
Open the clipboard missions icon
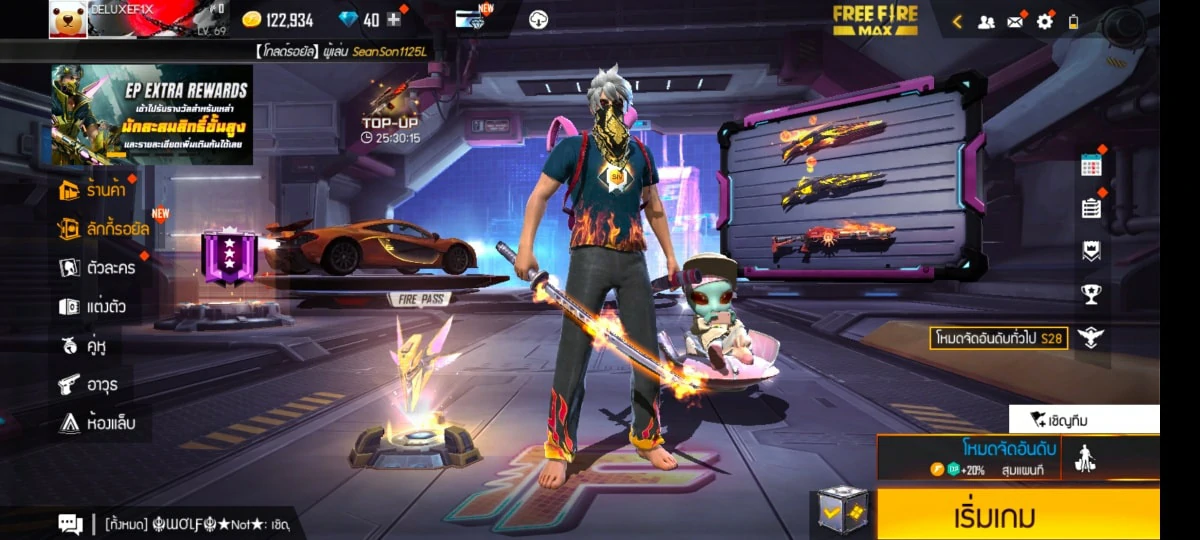1091,208
